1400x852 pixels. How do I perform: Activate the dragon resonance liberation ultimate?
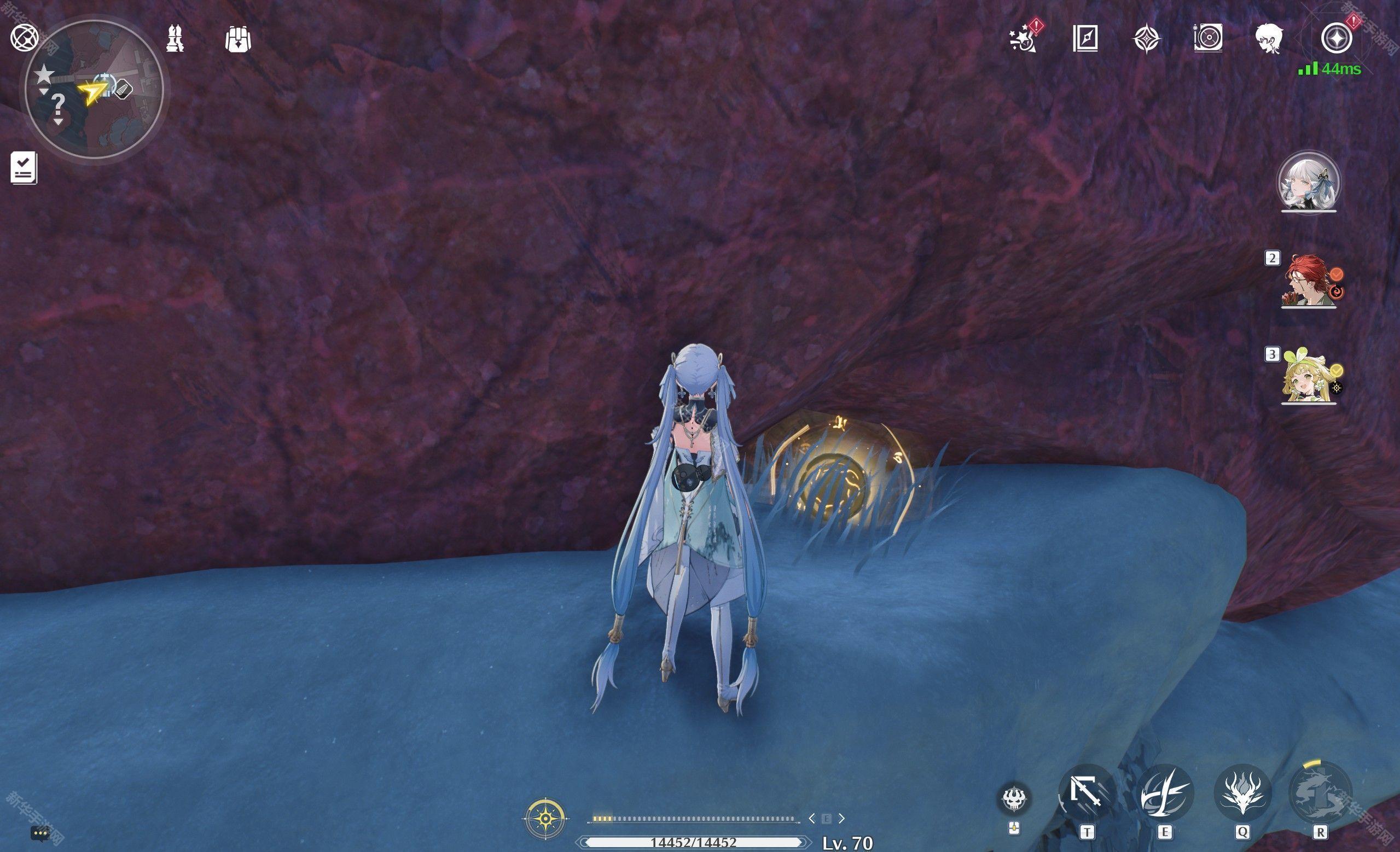[1320, 792]
